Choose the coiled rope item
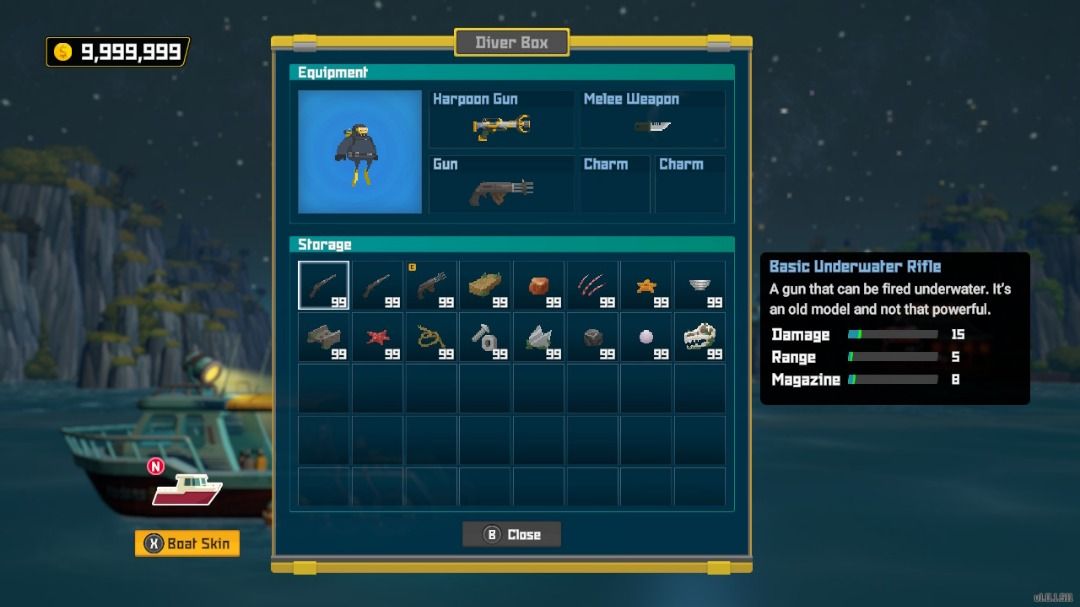This screenshot has width=1080, height=607. (432, 337)
